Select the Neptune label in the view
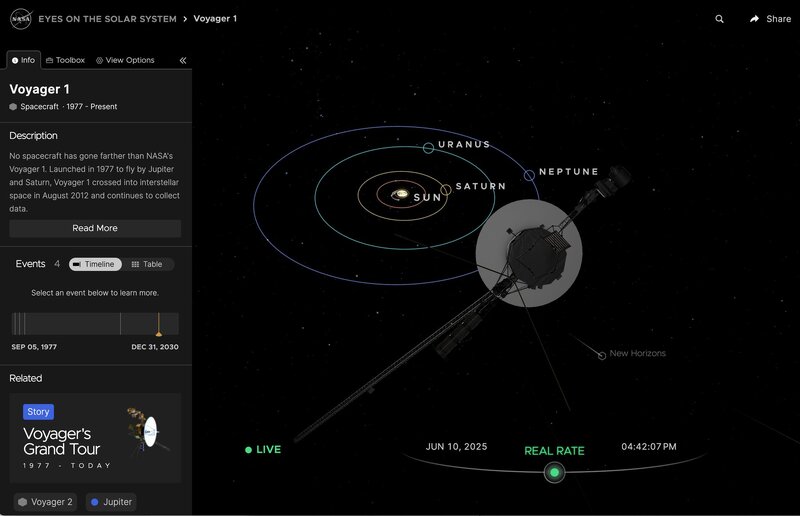 [x=568, y=172]
